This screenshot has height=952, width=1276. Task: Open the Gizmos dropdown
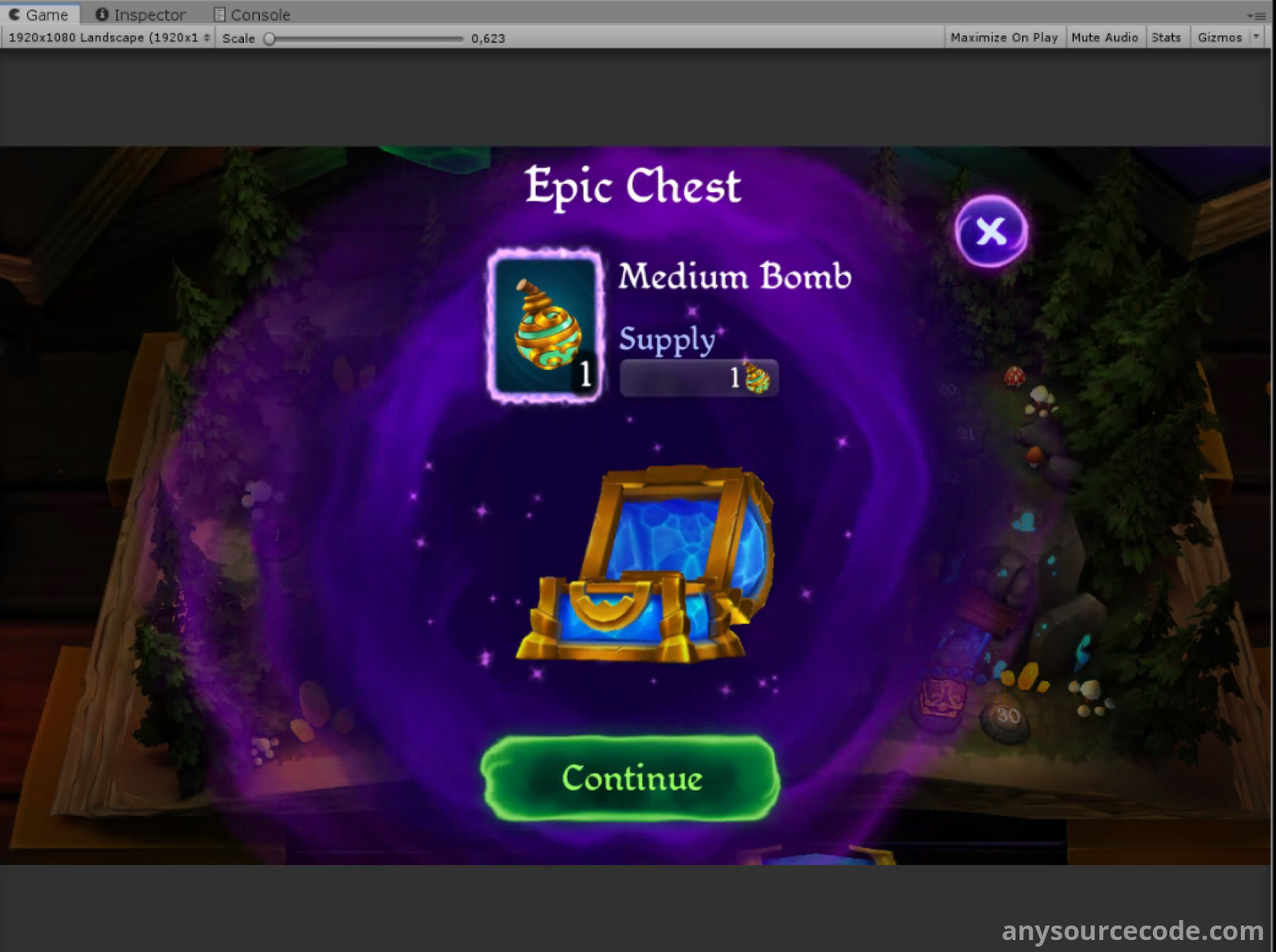[x=1256, y=37]
